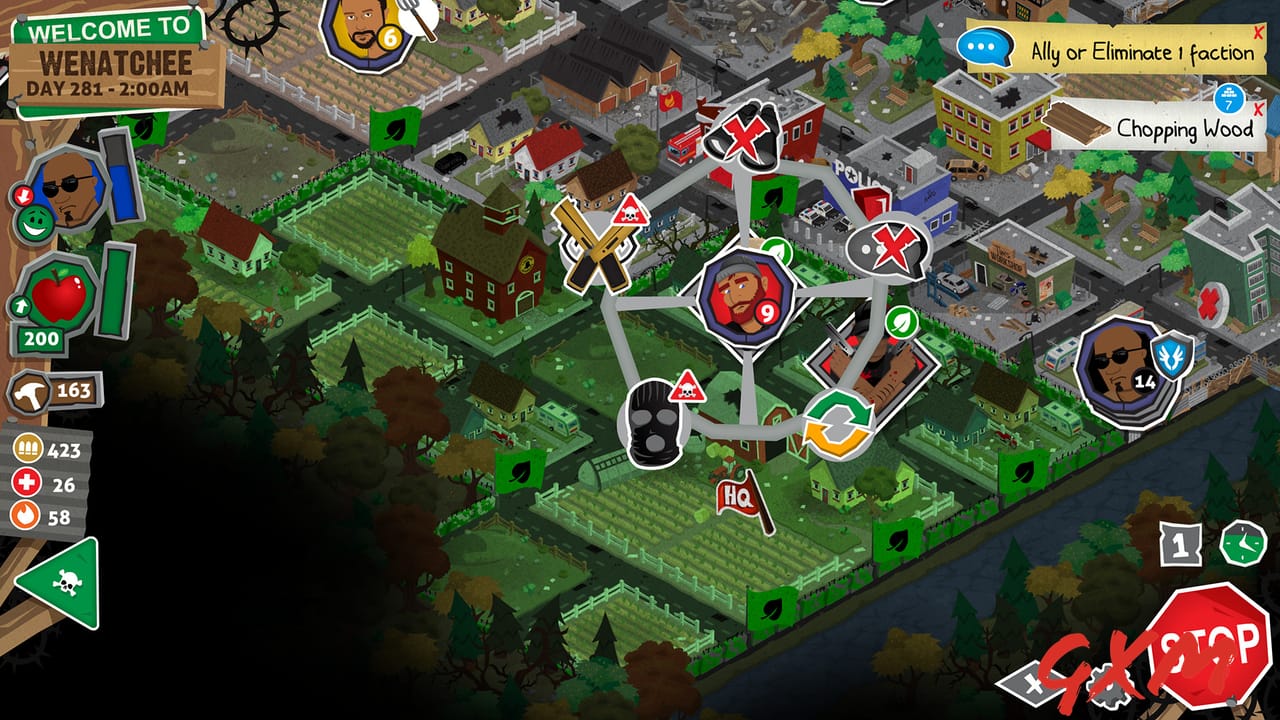The image size is (1280, 720).
Task: Click the flame fuel resource icon
Action: tap(24, 516)
